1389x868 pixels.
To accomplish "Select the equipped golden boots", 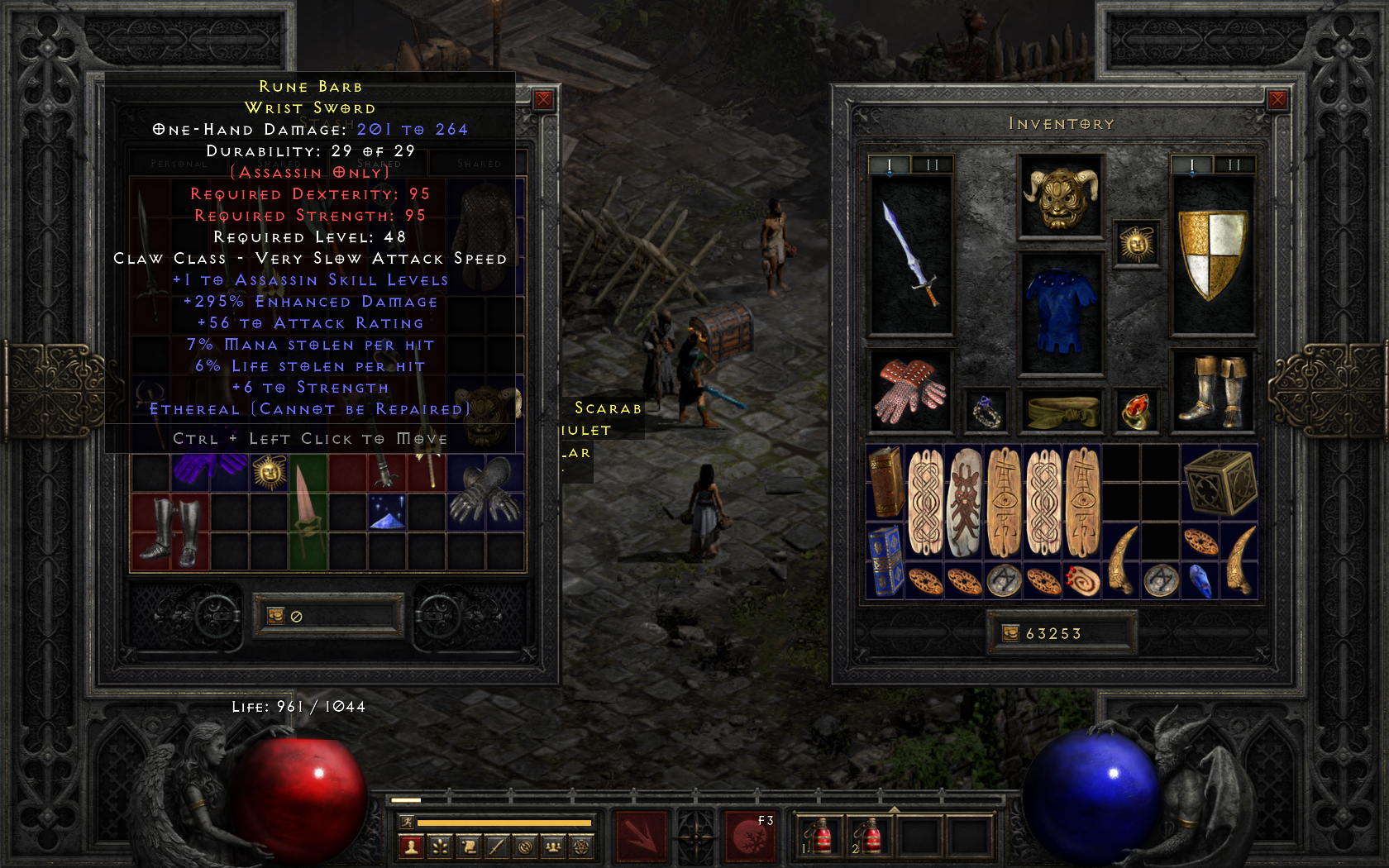I will coord(1213,392).
